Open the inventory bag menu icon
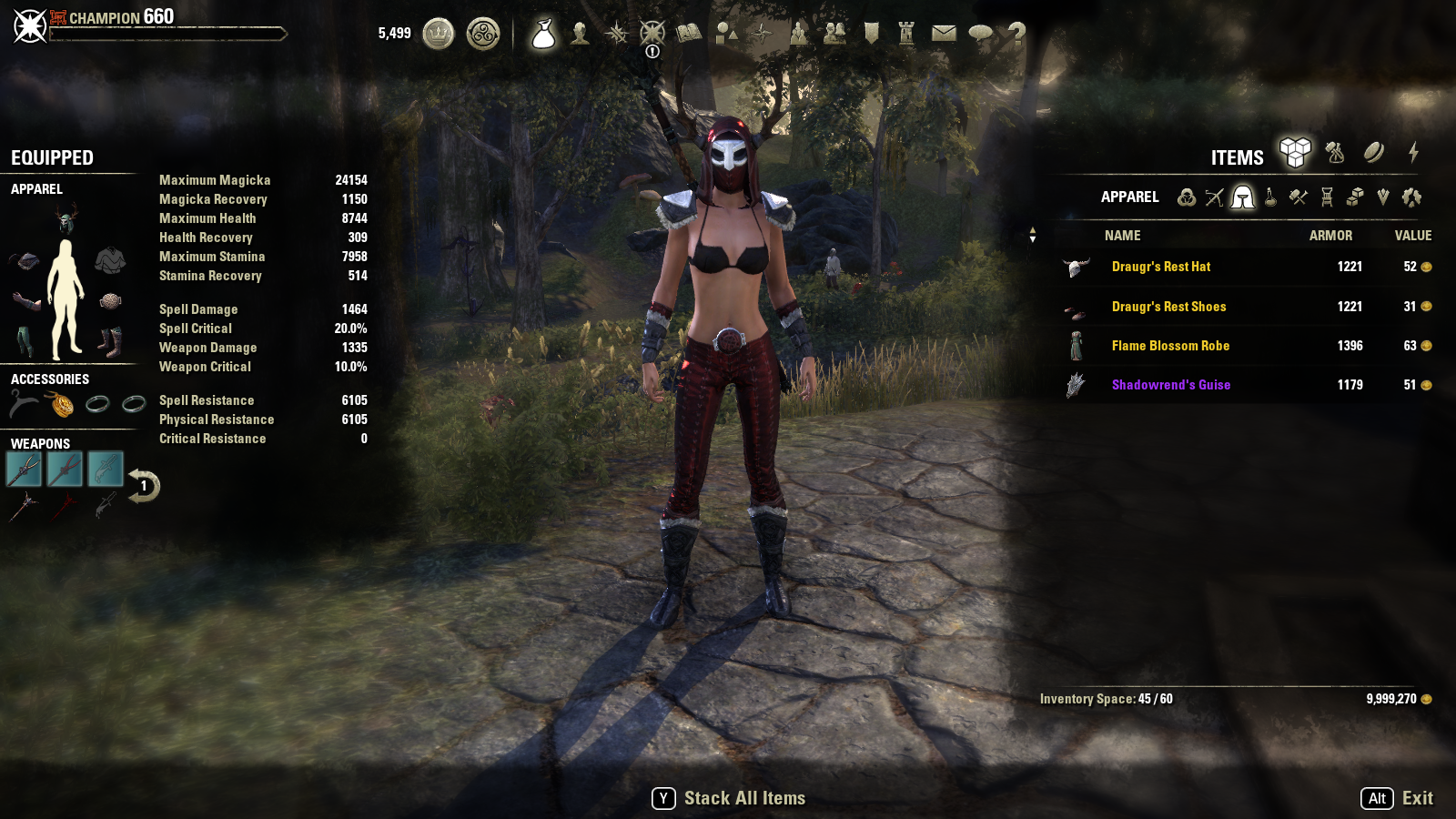 pyautogui.click(x=543, y=35)
